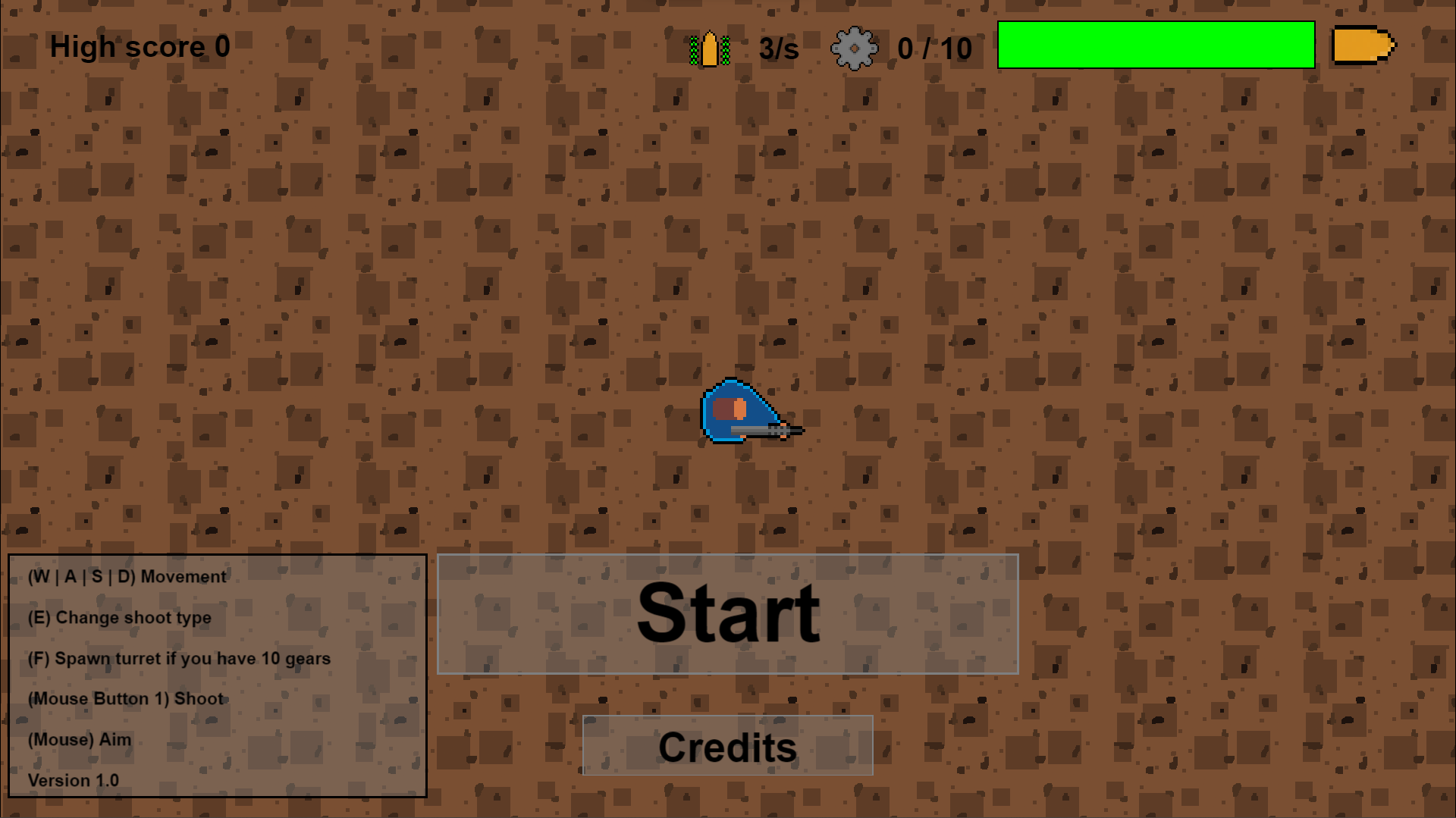This screenshot has width=1456, height=818.
Task: Click the (Mouse) Aim instruction text
Action: coord(78,740)
